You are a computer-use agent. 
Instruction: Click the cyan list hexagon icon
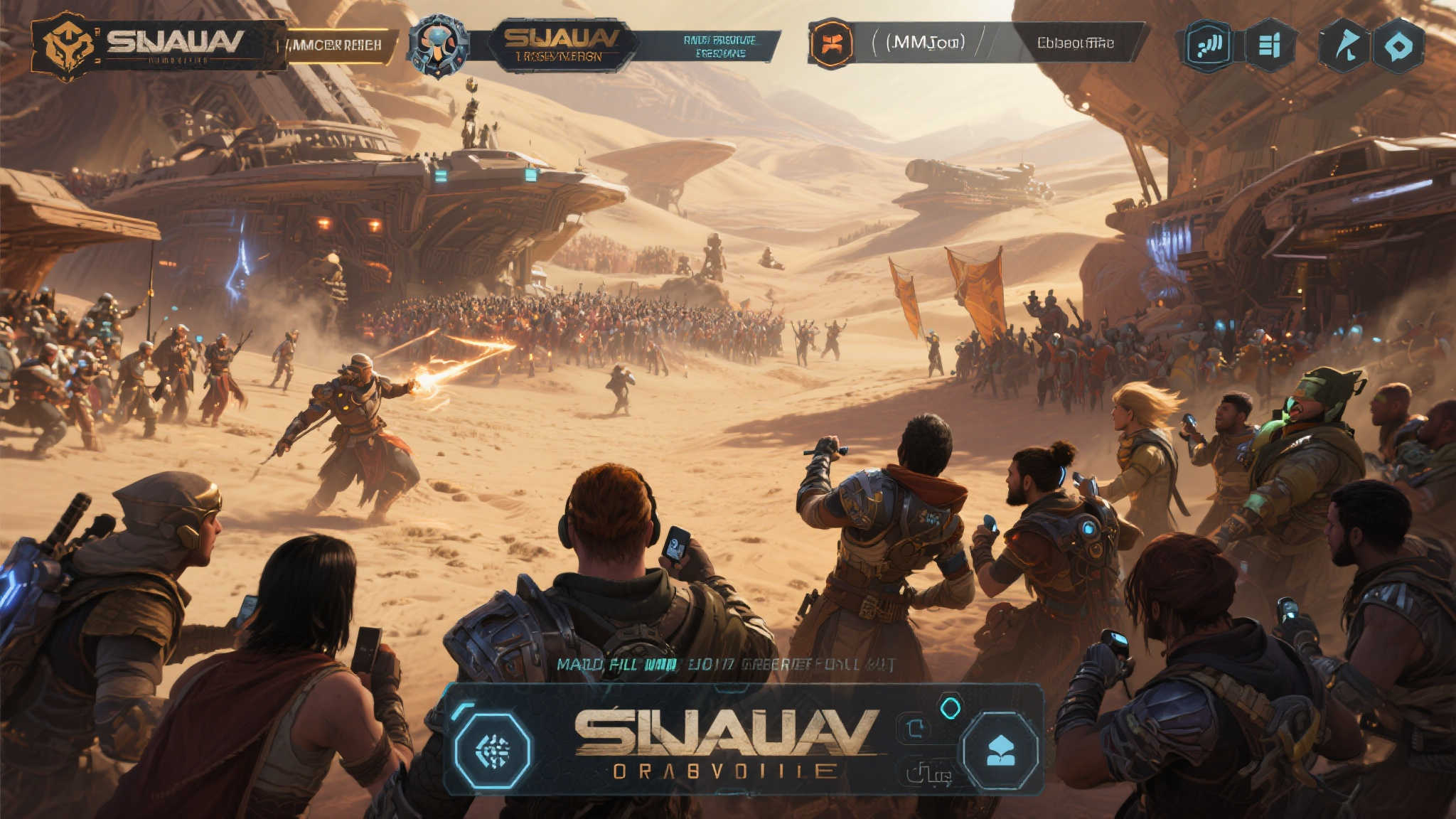(x=1269, y=46)
